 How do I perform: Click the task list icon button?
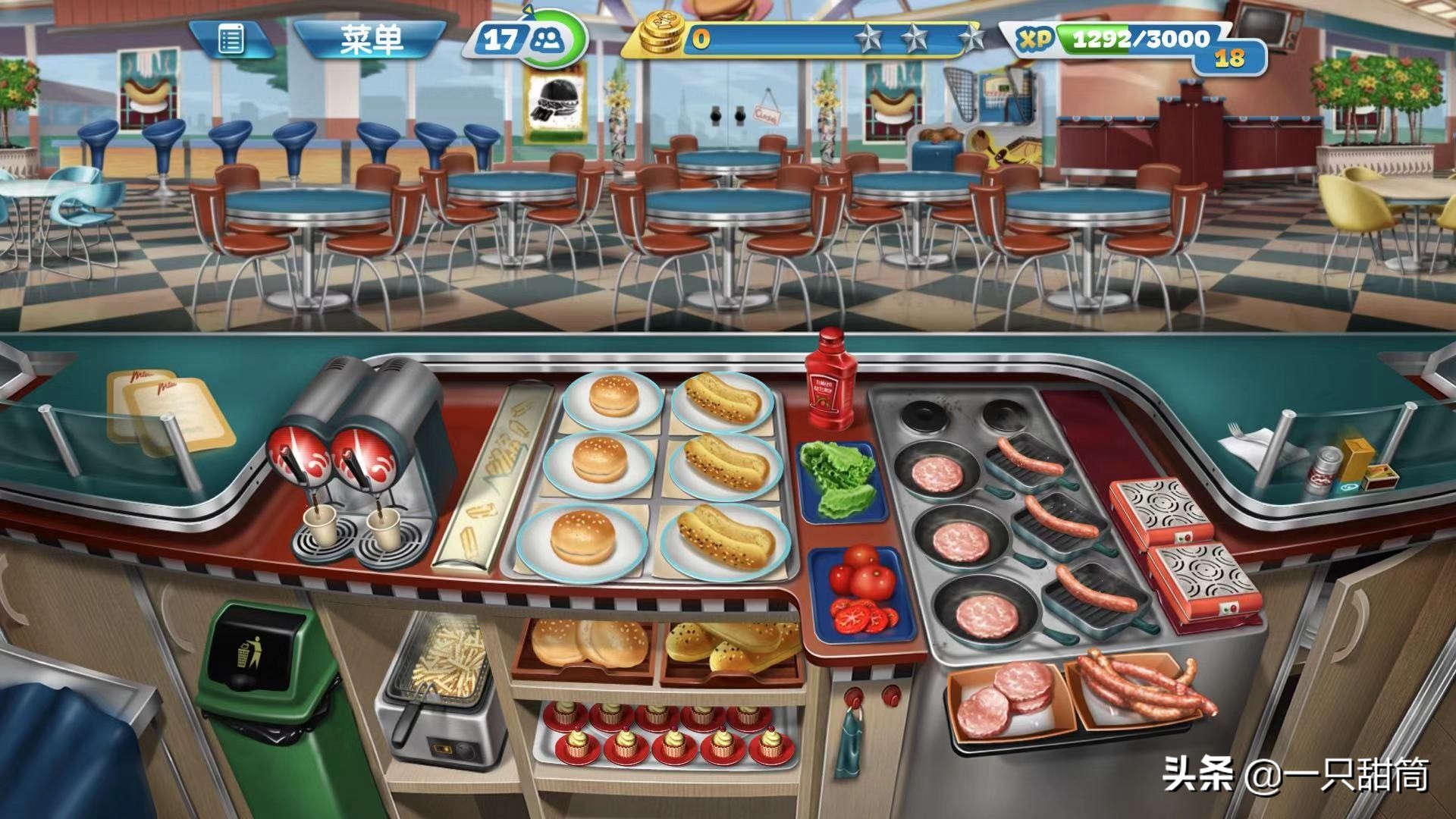click(231, 39)
